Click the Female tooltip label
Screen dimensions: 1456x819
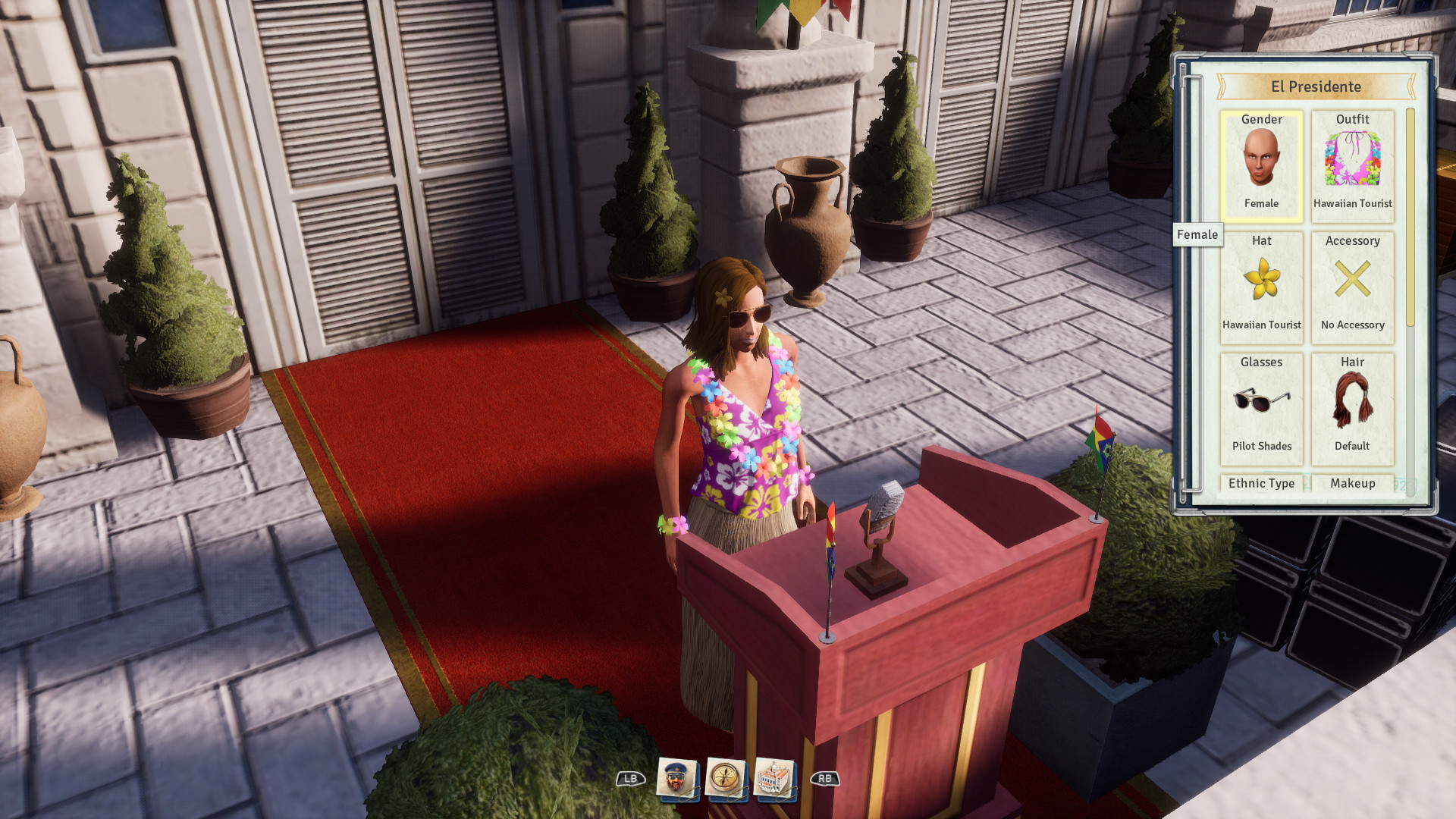click(1199, 235)
